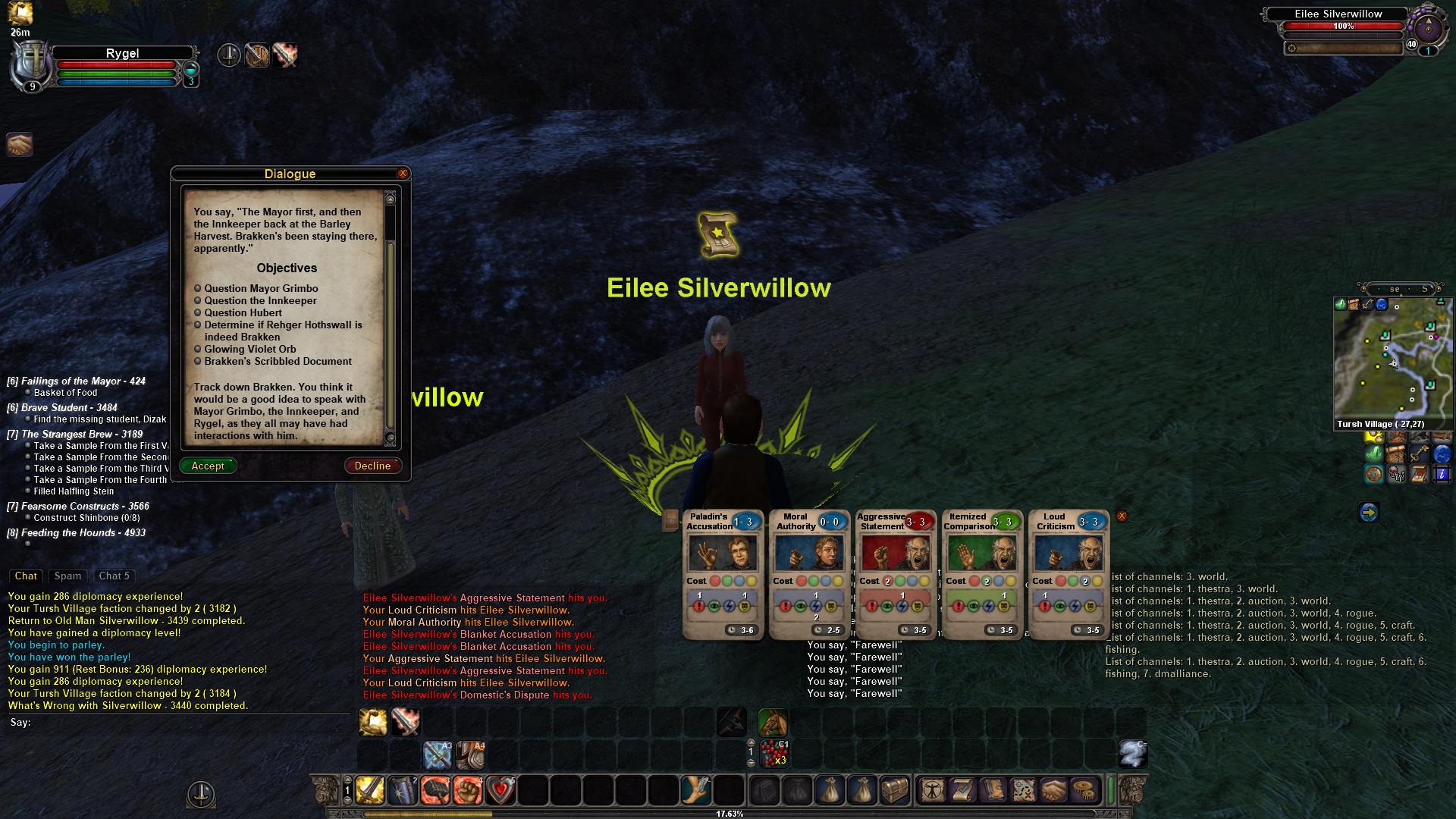Decline the offered quest
1456x819 pixels.
372,466
